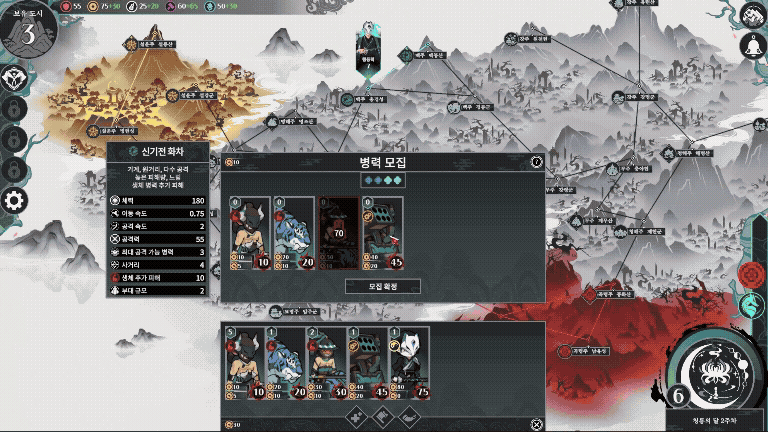Viewport: 768px width, 432px height.
Task: Open the notification bell icon
Action: click(x=751, y=45)
